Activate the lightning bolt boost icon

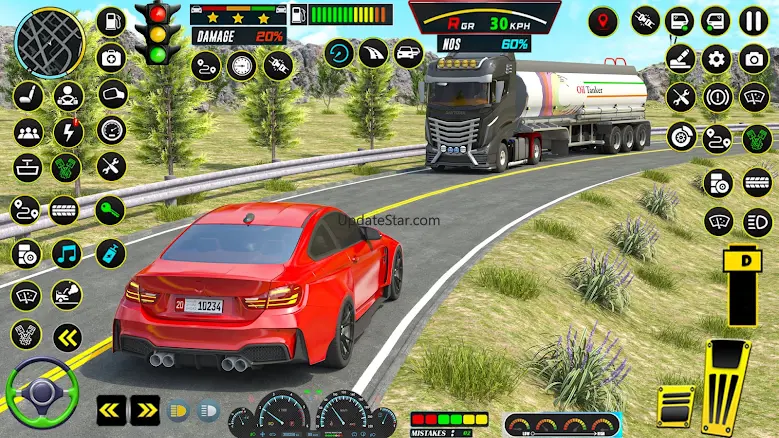tap(68, 132)
